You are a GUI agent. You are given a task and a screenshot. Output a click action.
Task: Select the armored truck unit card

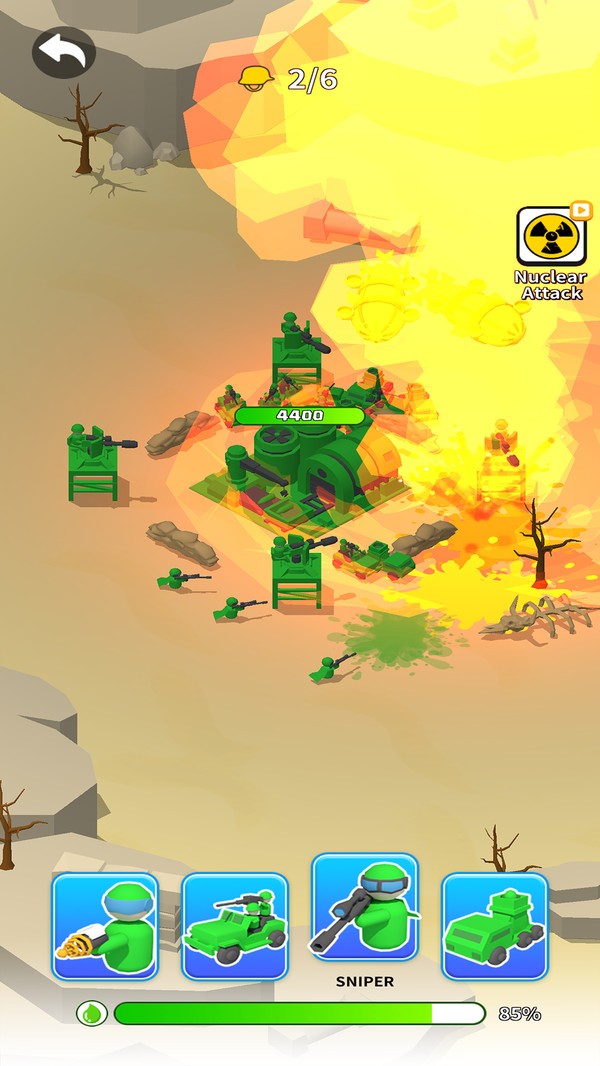(x=495, y=925)
